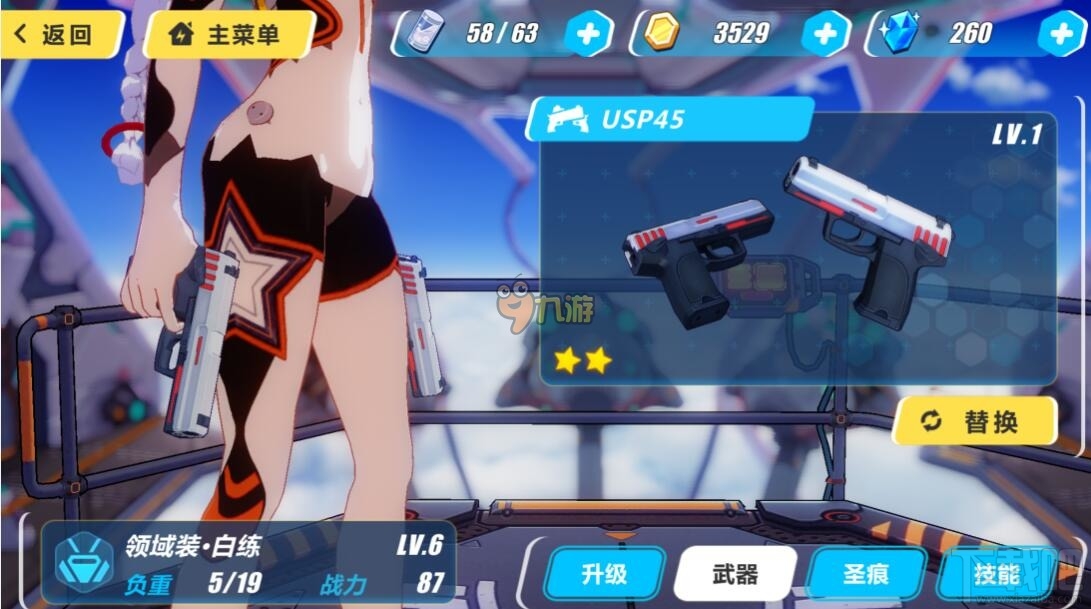
Task: Replace the weapon with 替换 button
Action: point(974,421)
